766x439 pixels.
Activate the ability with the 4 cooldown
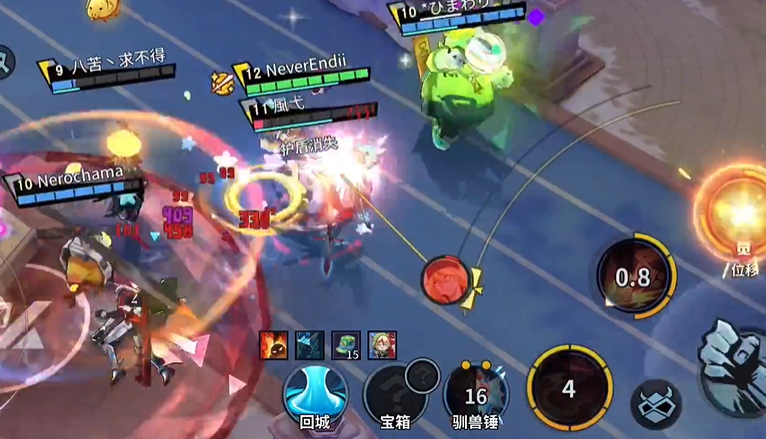tap(569, 388)
